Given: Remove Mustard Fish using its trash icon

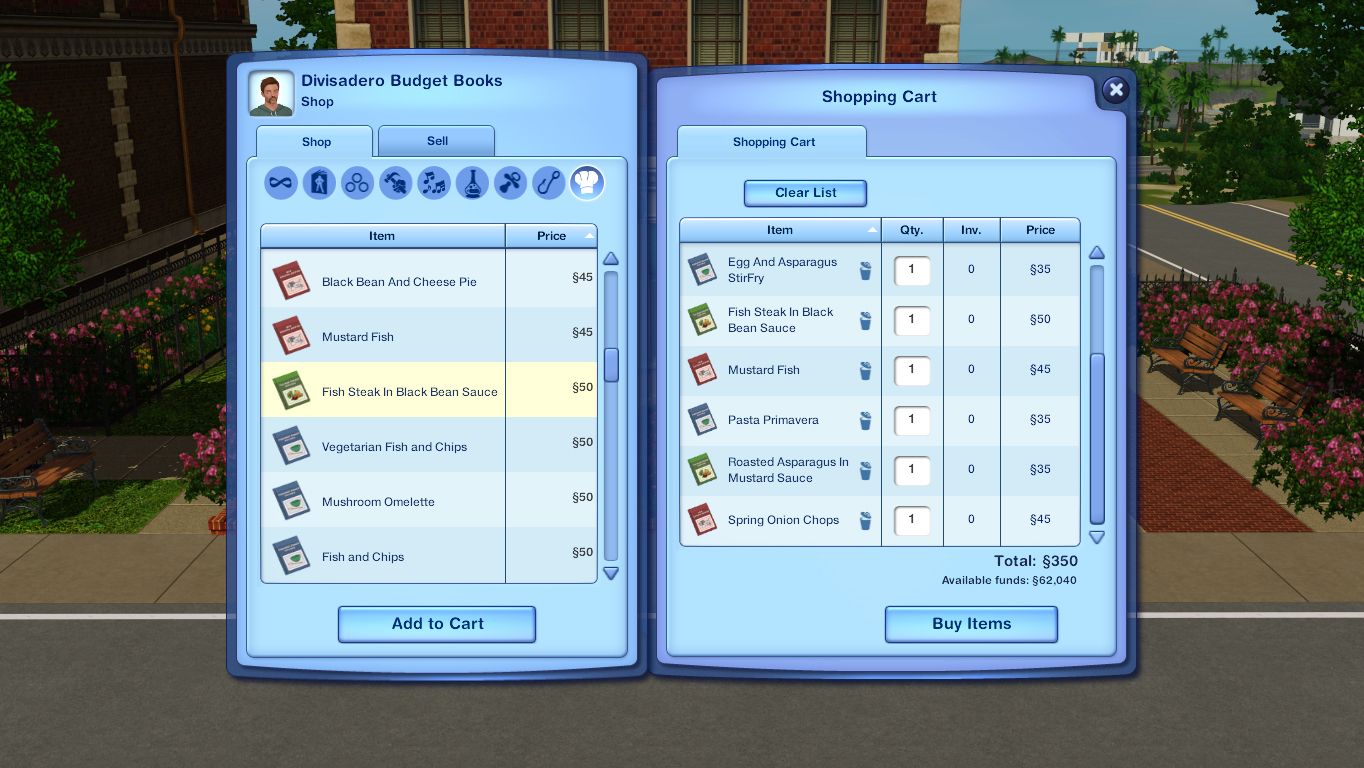Looking at the screenshot, I should click(864, 370).
